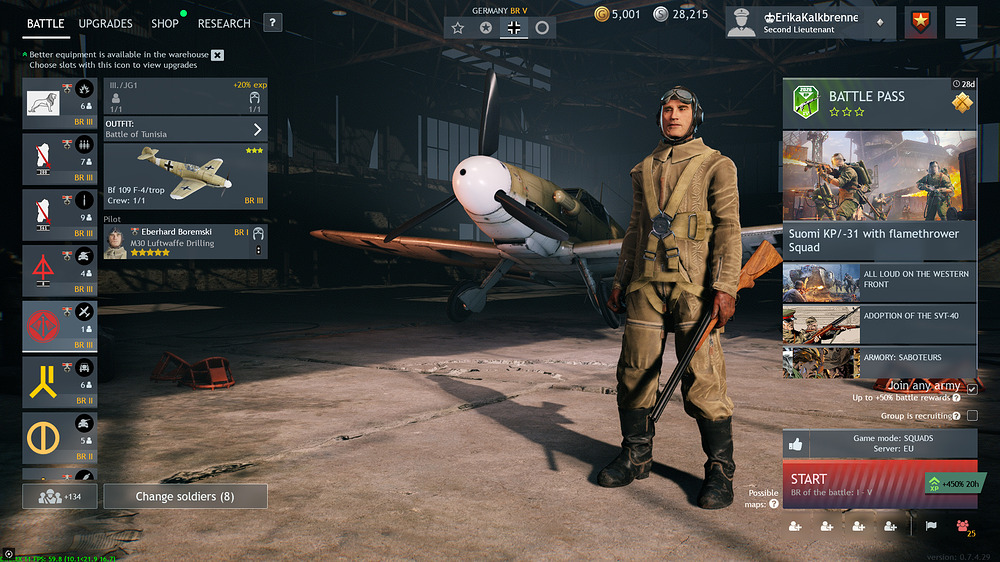Close the better equipment notification
Viewport: 1000px width, 562px height.
tap(218, 55)
